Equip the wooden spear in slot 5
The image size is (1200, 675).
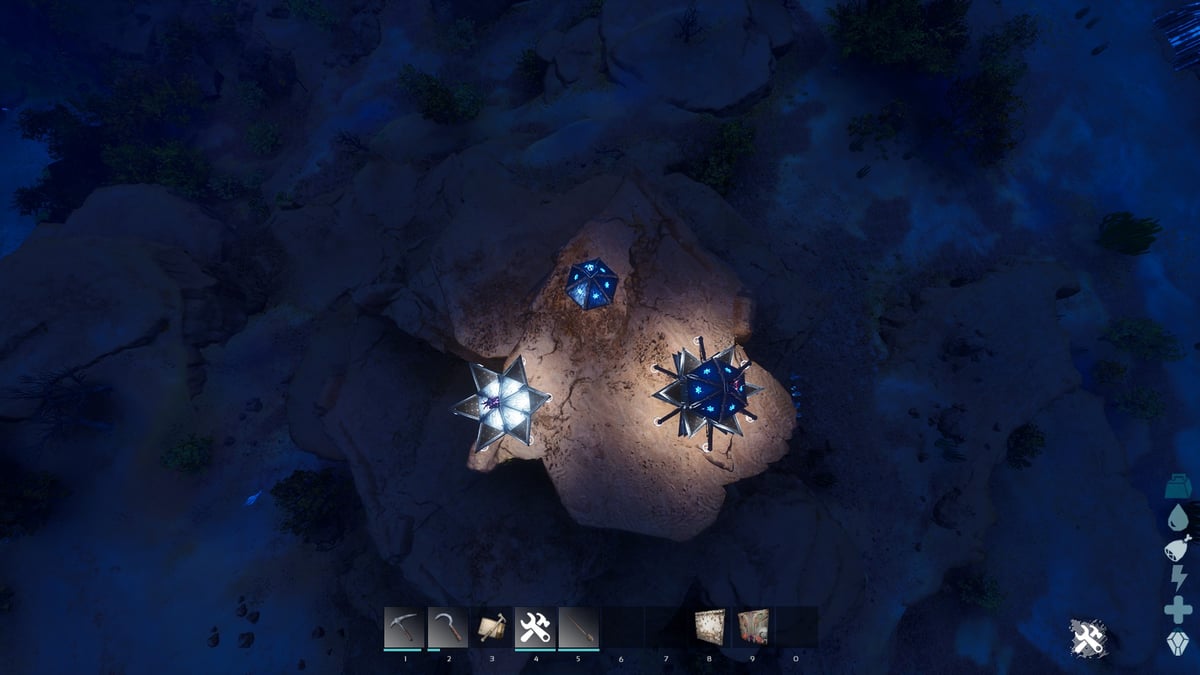(578, 627)
